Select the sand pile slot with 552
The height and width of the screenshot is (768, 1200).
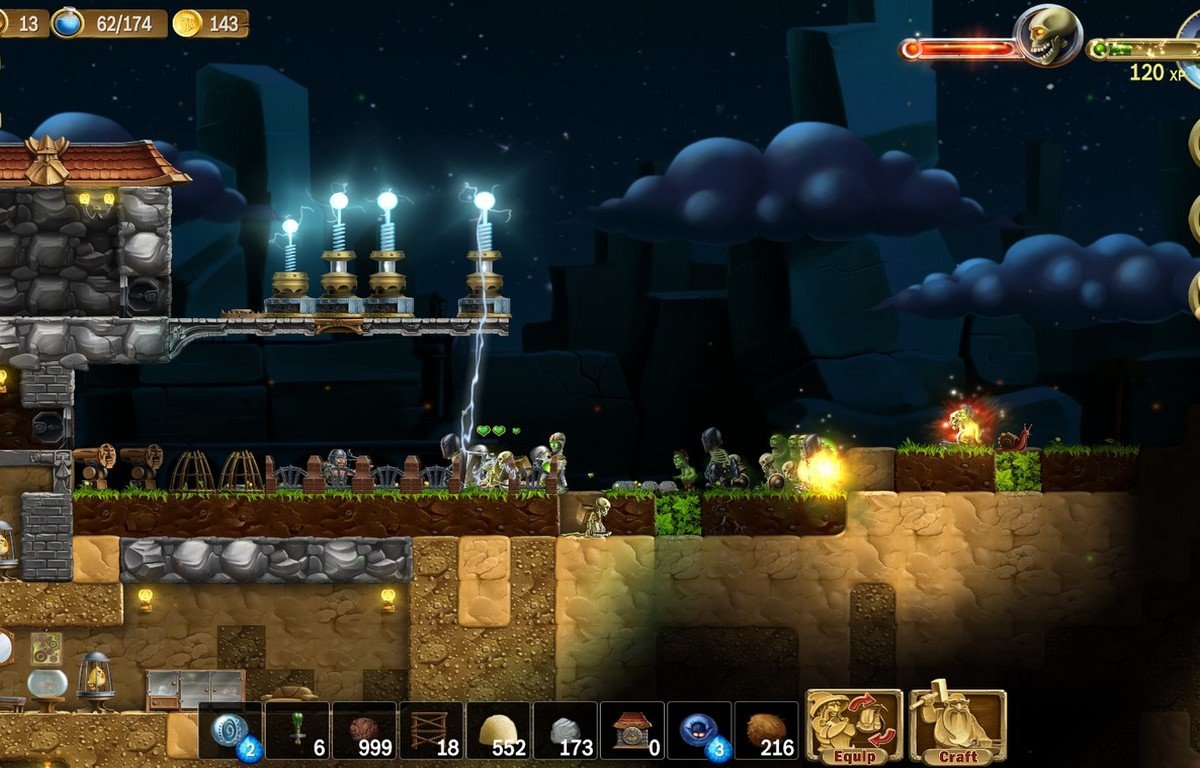pos(498,731)
